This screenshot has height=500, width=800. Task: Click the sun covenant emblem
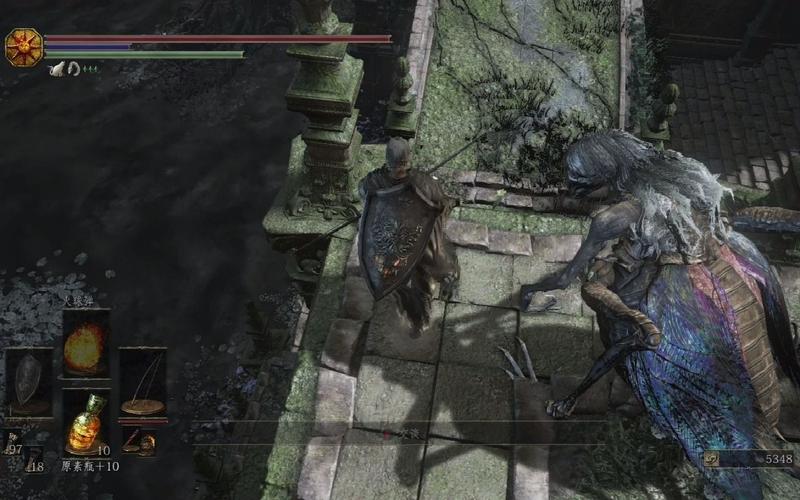coord(21,47)
